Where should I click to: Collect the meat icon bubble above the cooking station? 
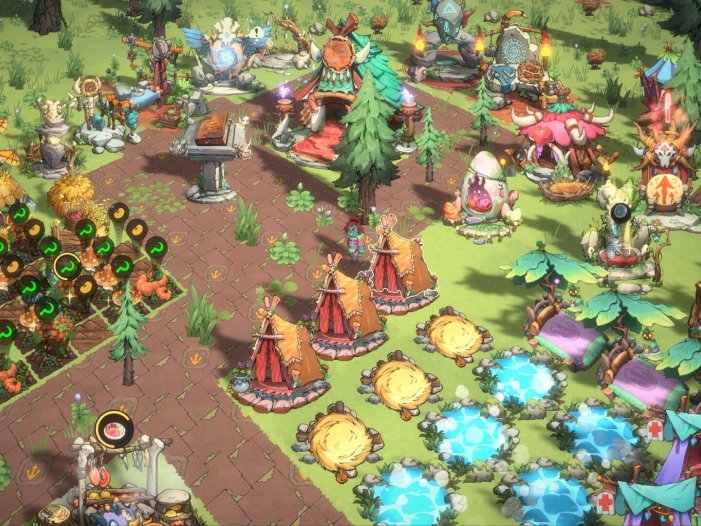point(113,431)
